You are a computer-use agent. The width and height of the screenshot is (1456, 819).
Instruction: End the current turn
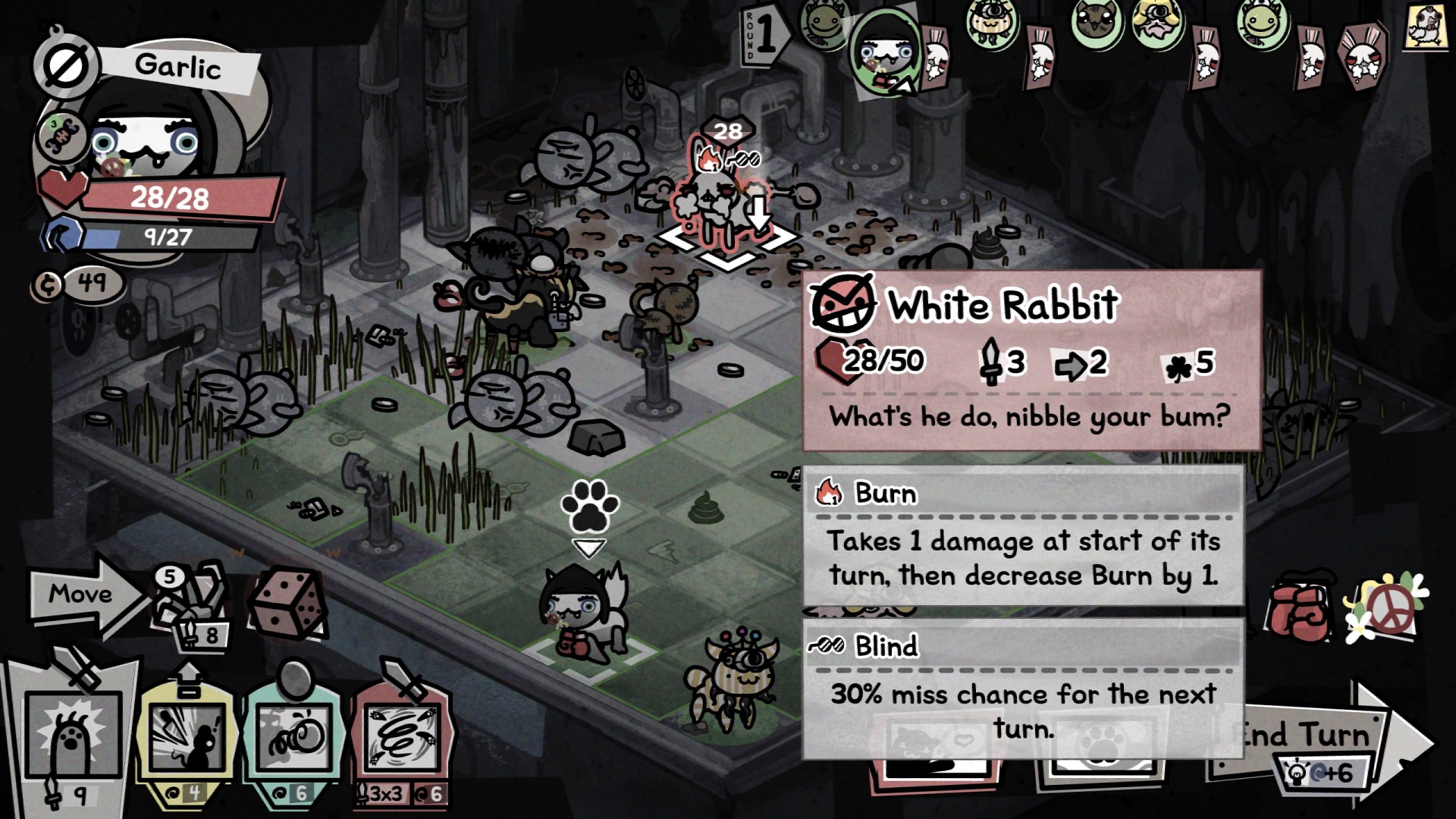point(1319,739)
